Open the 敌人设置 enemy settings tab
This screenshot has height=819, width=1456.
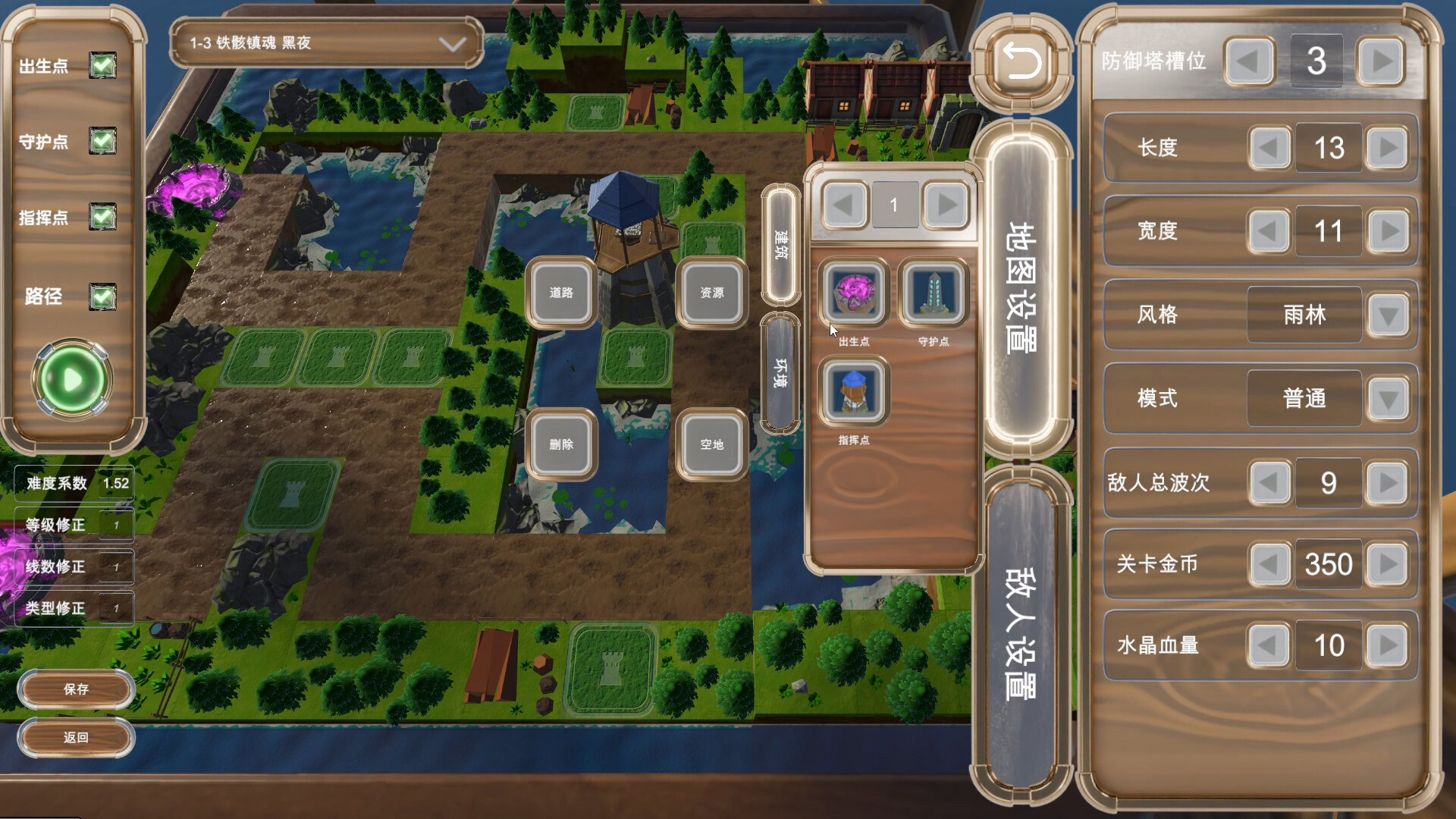pyautogui.click(x=1021, y=633)
